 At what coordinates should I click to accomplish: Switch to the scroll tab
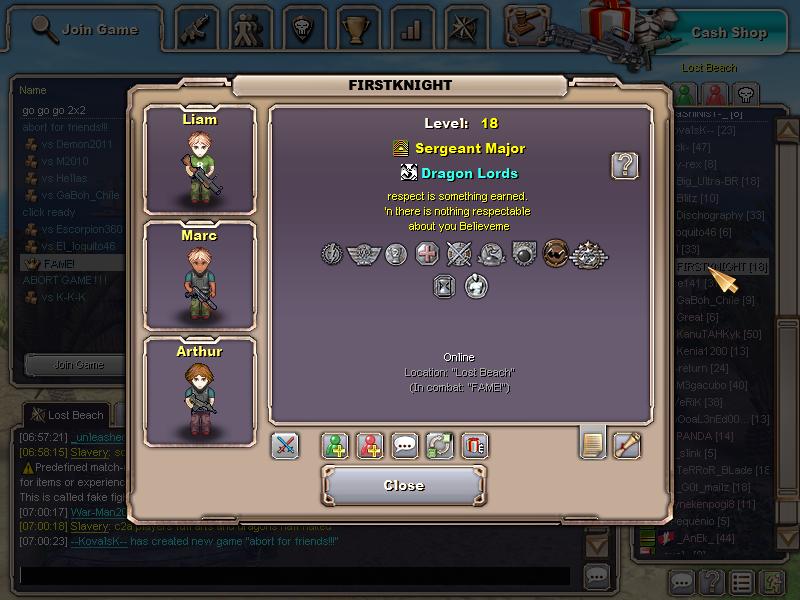coord(627,444)
